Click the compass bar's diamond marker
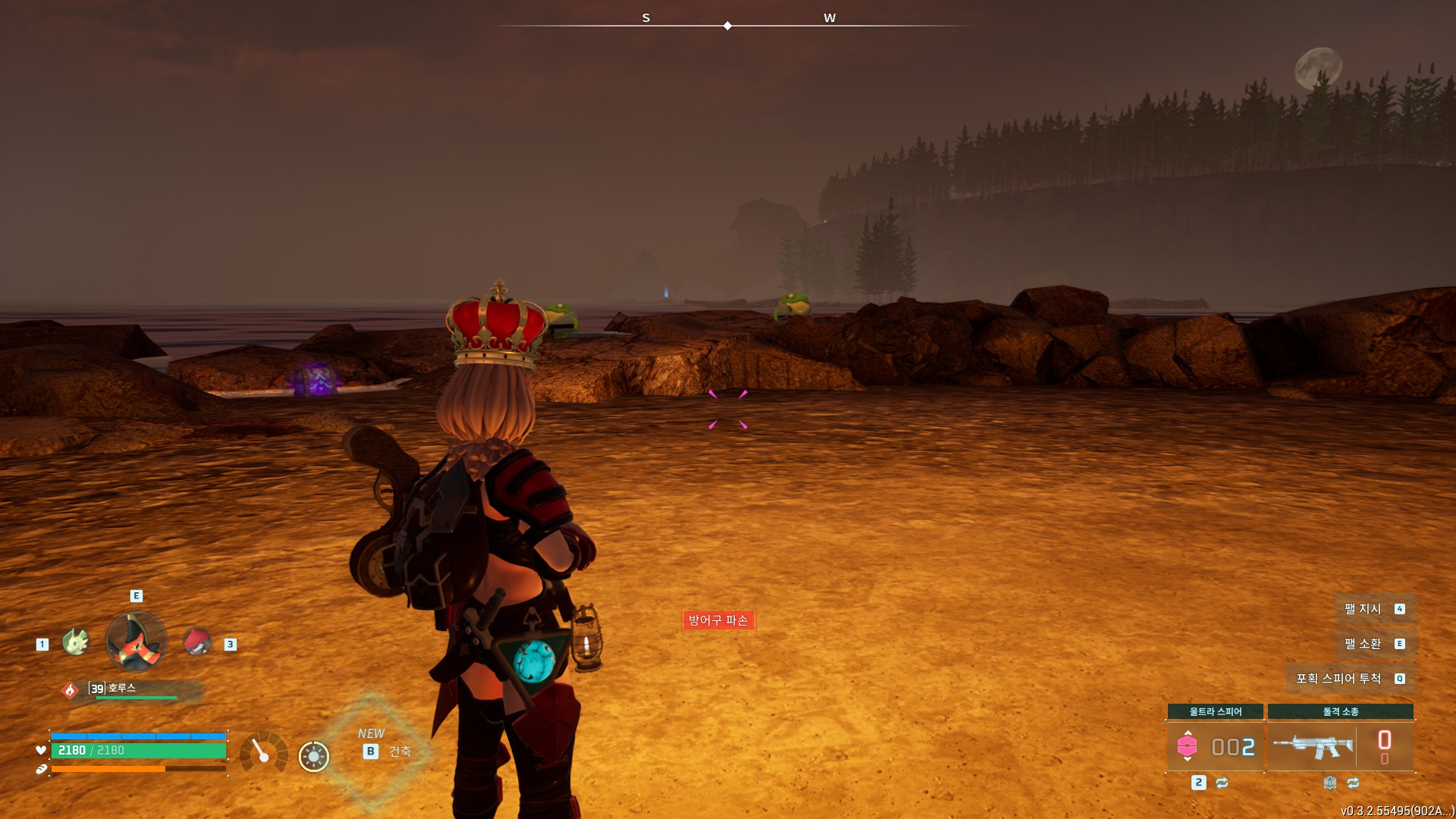Viewport: 1456px width, 819px height. [727, 26]
